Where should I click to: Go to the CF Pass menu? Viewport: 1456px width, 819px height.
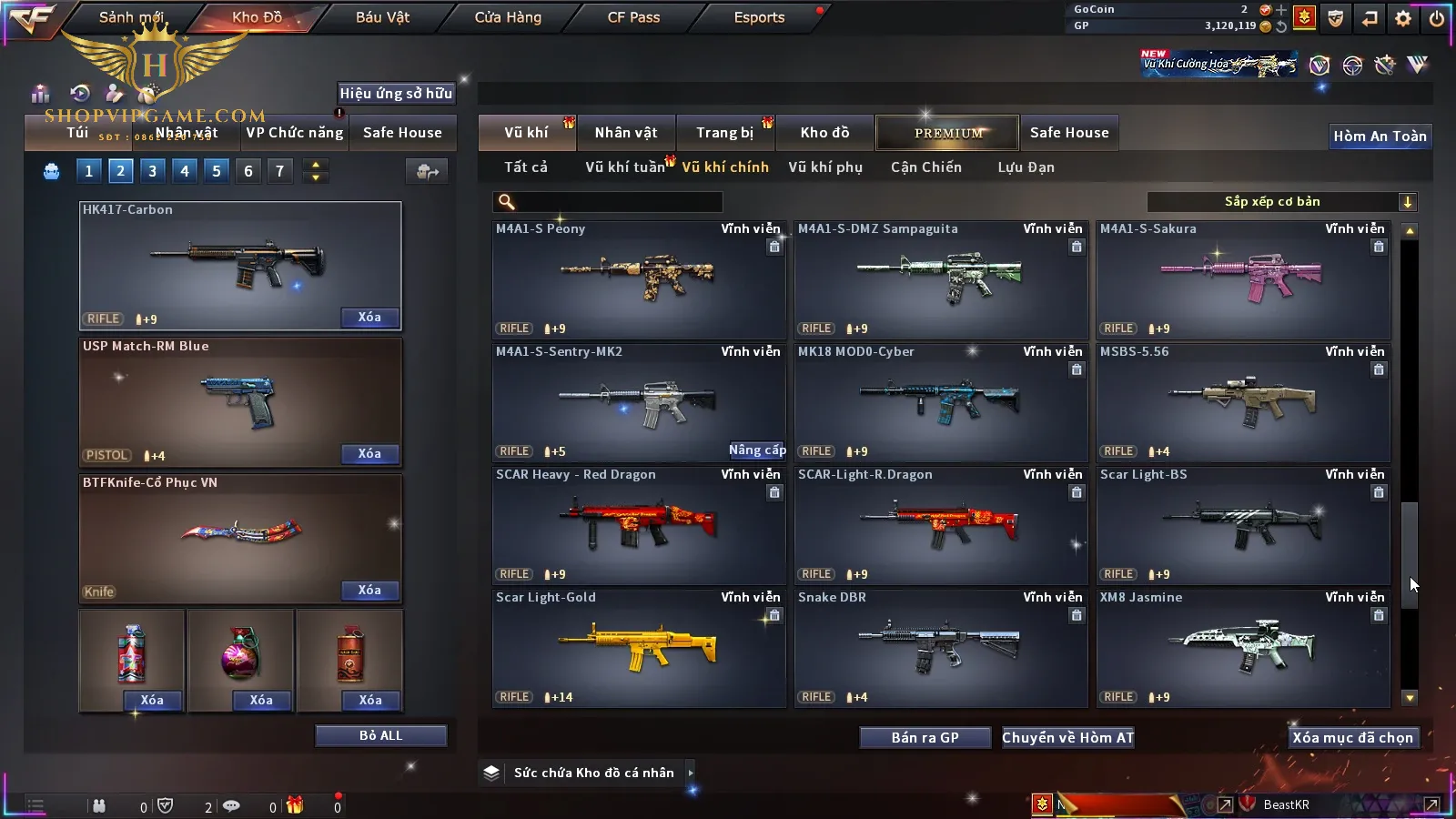pyautogui.click(x=633, y=17)
